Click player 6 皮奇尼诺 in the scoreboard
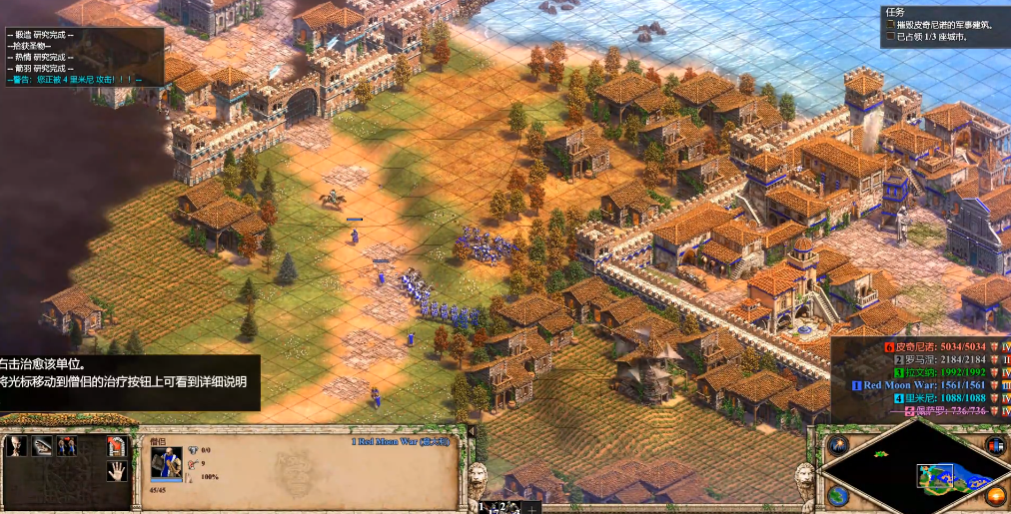Screen dimensions: 1011x514 (935, 347)
